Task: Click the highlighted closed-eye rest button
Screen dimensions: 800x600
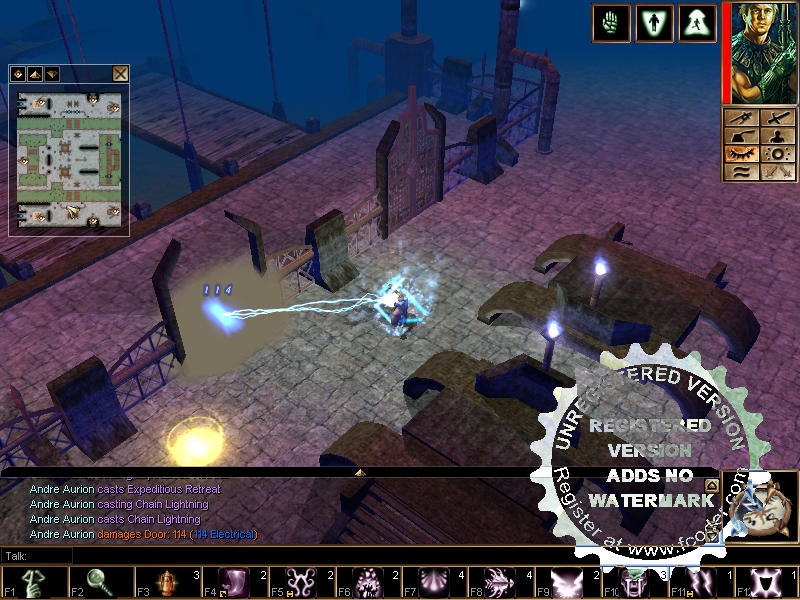Action: [744, 153]
